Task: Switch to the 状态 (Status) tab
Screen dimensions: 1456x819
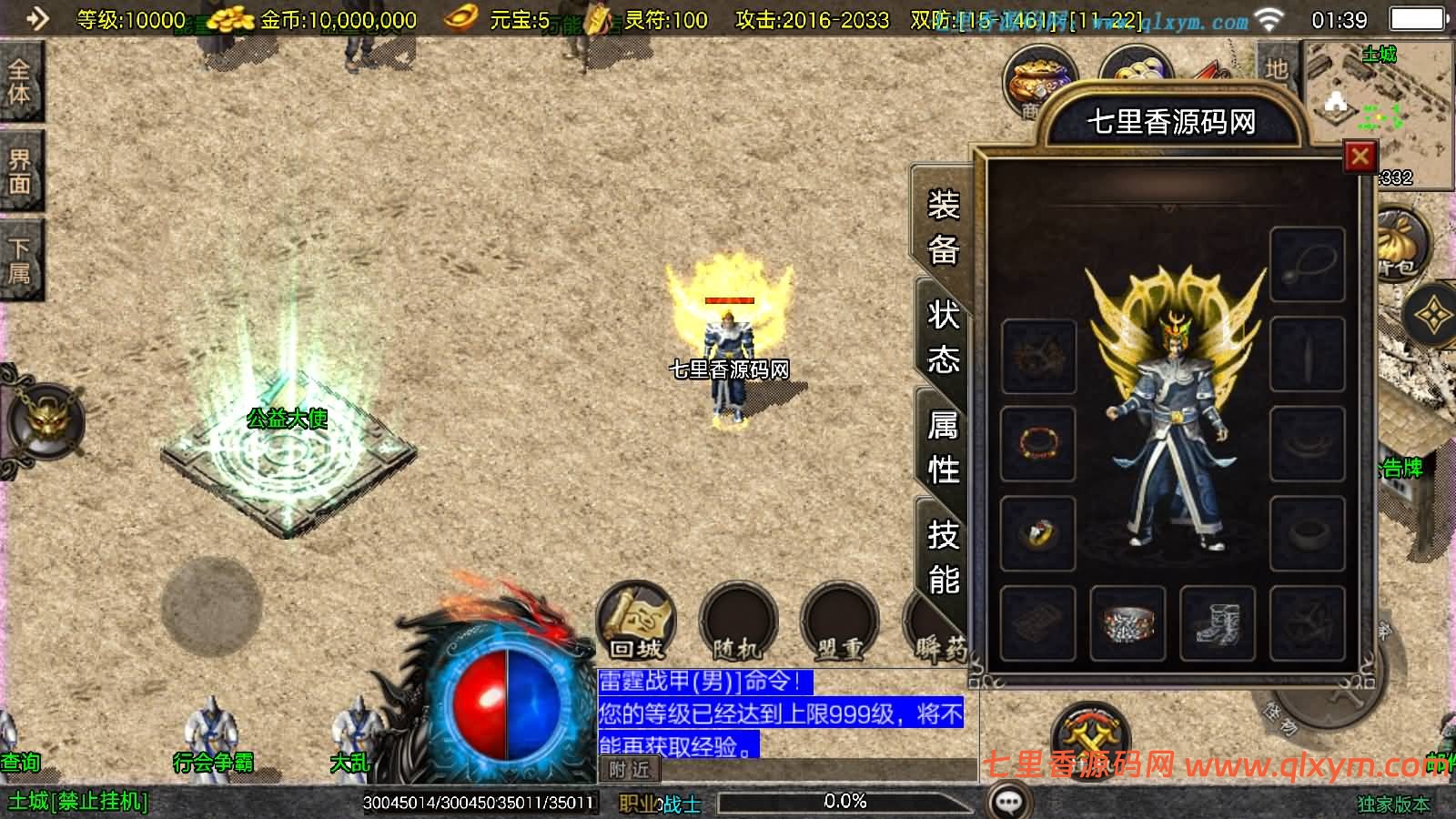Action: coord(943,338)
